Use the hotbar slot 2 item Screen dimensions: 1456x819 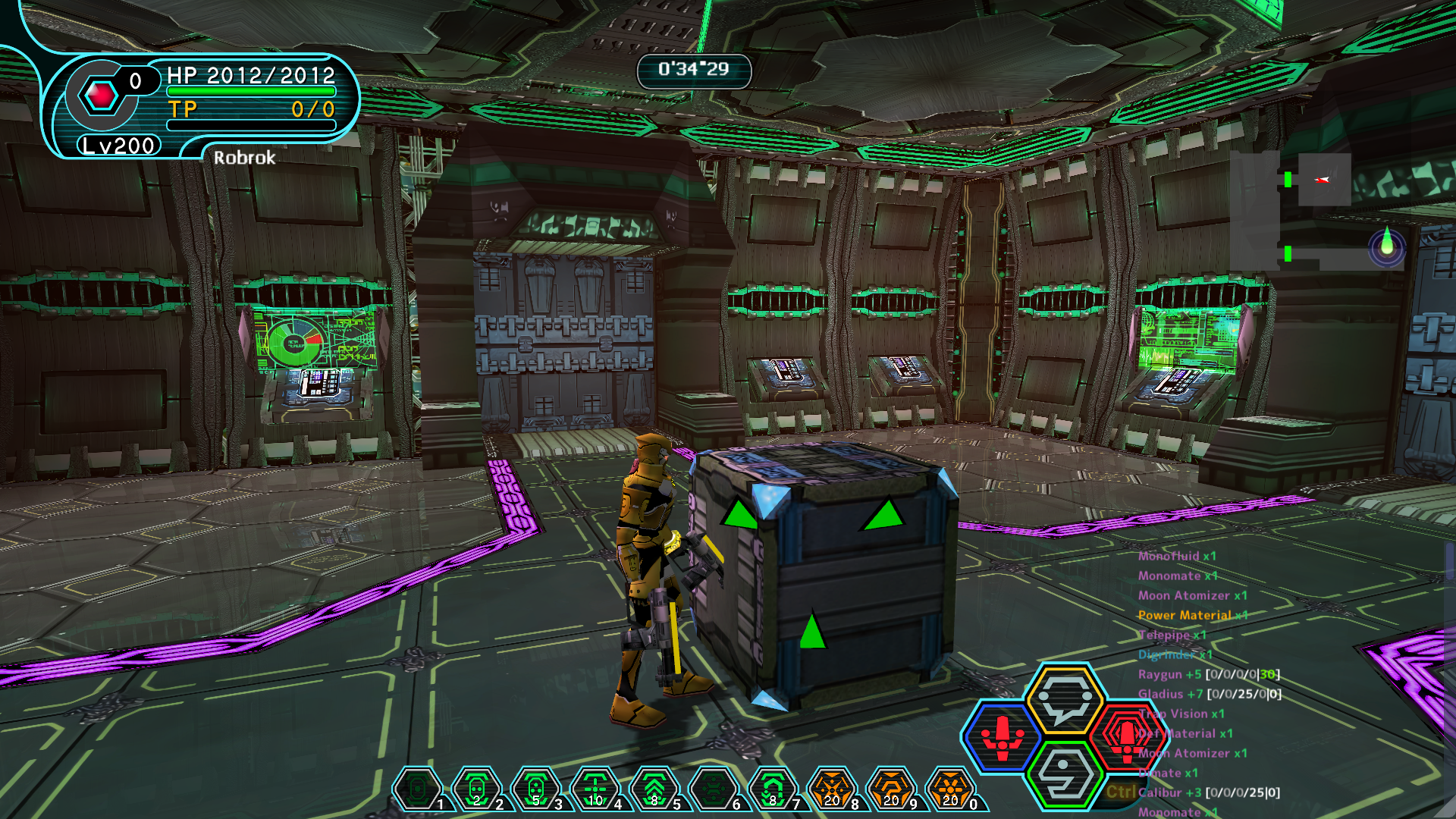[x=477, y=789]
